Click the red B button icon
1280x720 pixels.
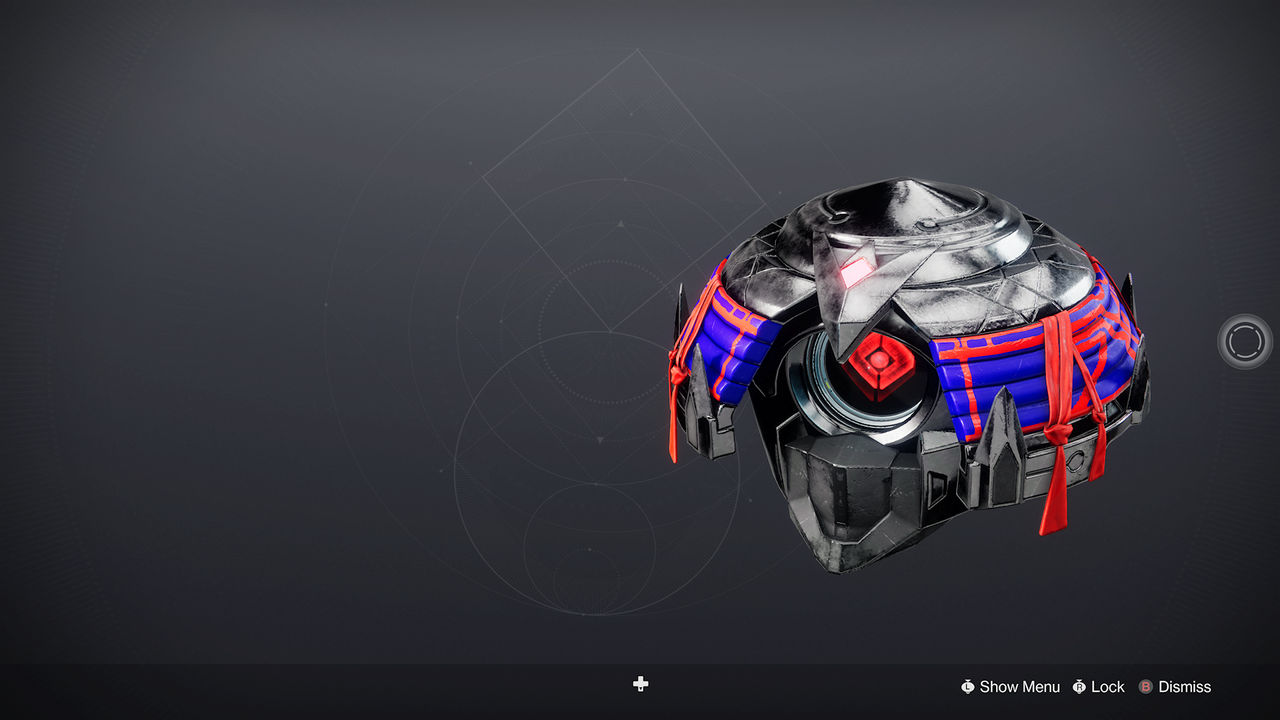1145,687
